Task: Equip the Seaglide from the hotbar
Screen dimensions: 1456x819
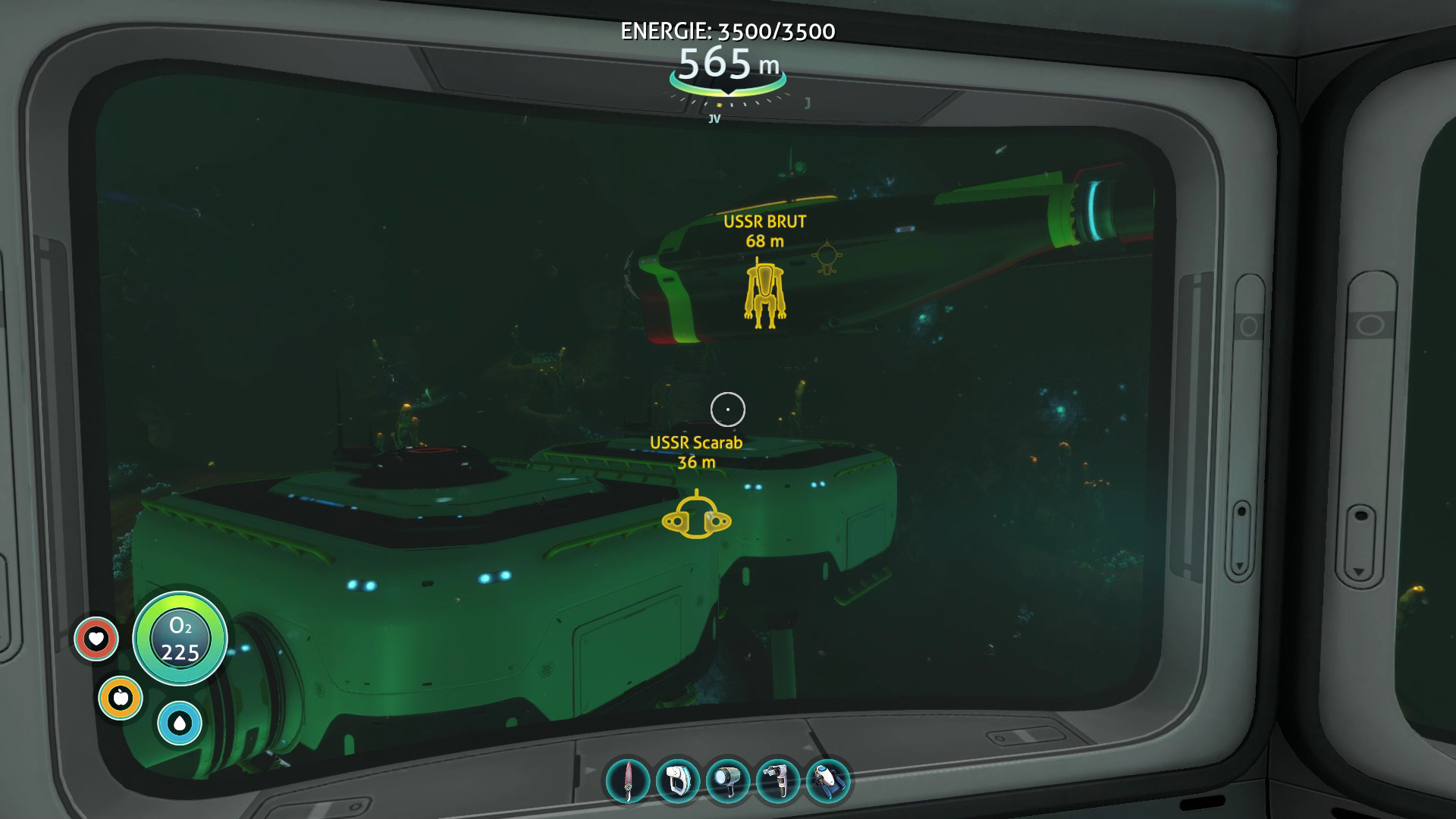Action: [x=828, y=781]
